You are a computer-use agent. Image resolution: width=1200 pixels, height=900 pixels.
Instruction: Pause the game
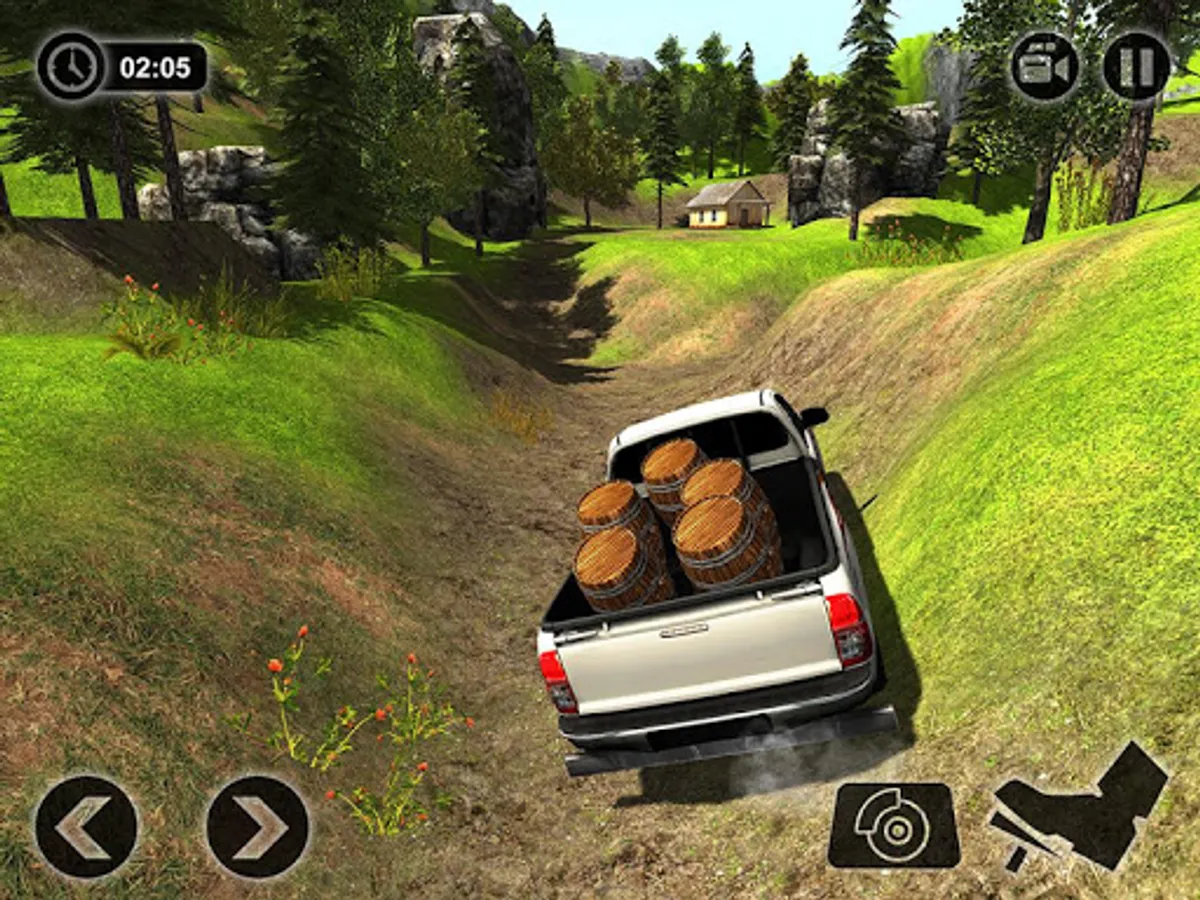point(1137,66)
